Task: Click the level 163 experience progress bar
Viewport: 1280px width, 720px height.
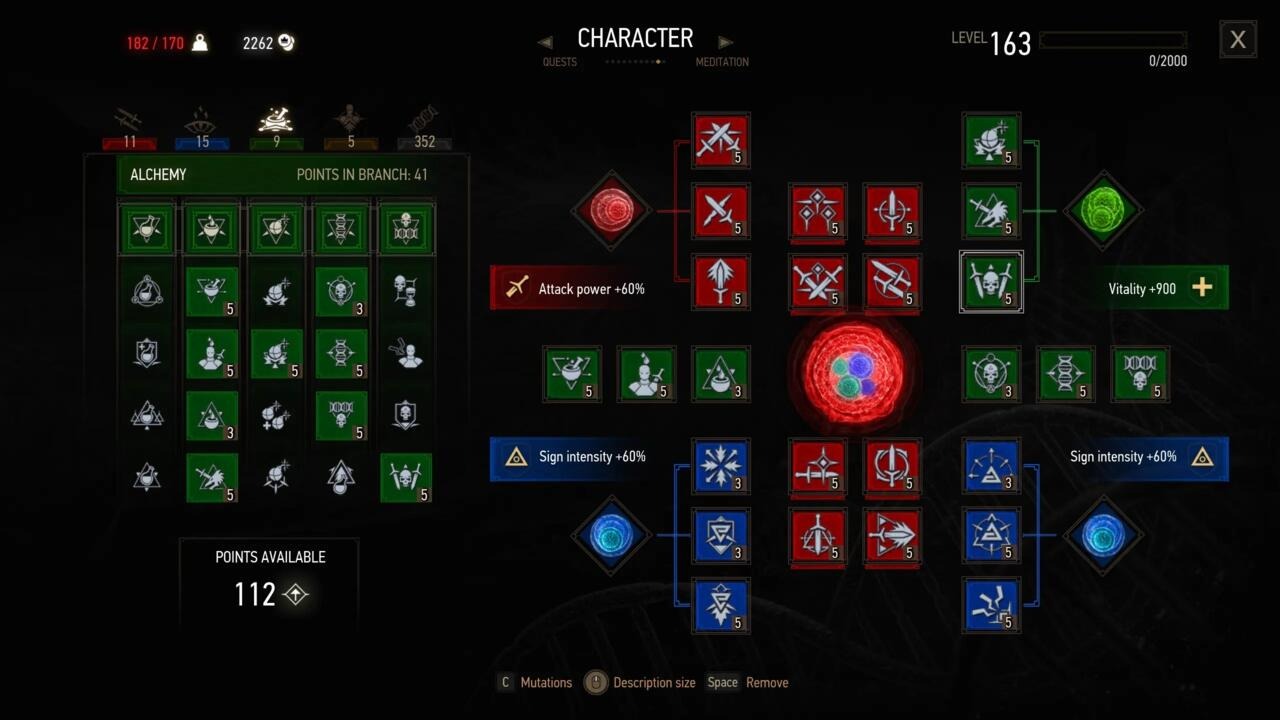Action: point(1113,40)
